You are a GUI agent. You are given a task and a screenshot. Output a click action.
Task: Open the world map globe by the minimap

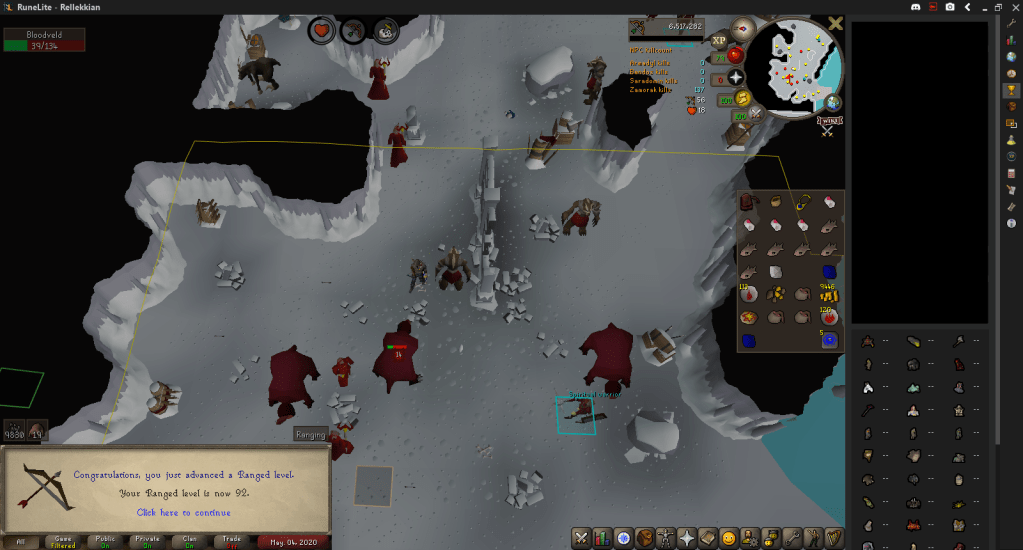tap(832, 101)
